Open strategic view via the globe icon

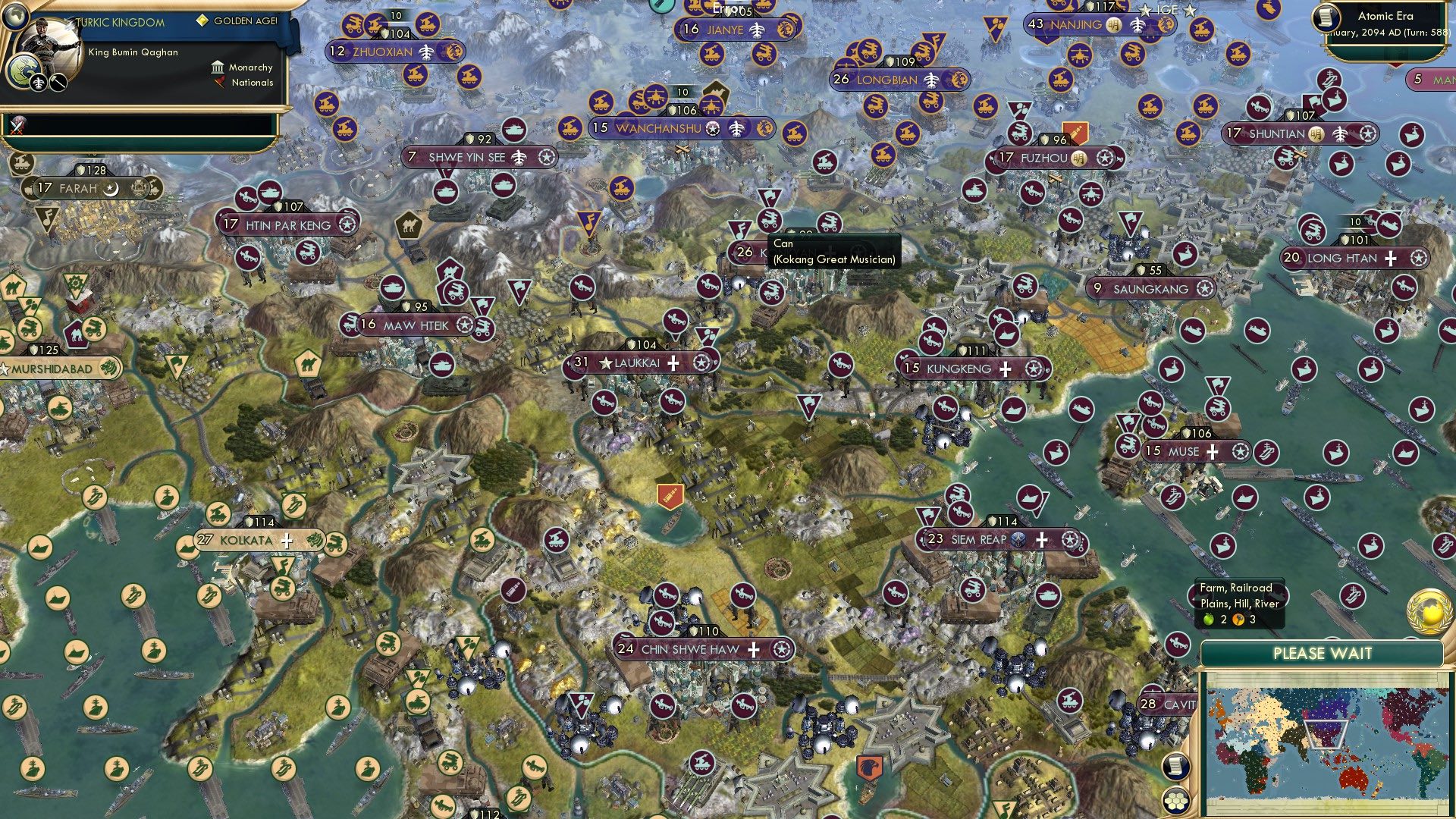click(17, 18)
